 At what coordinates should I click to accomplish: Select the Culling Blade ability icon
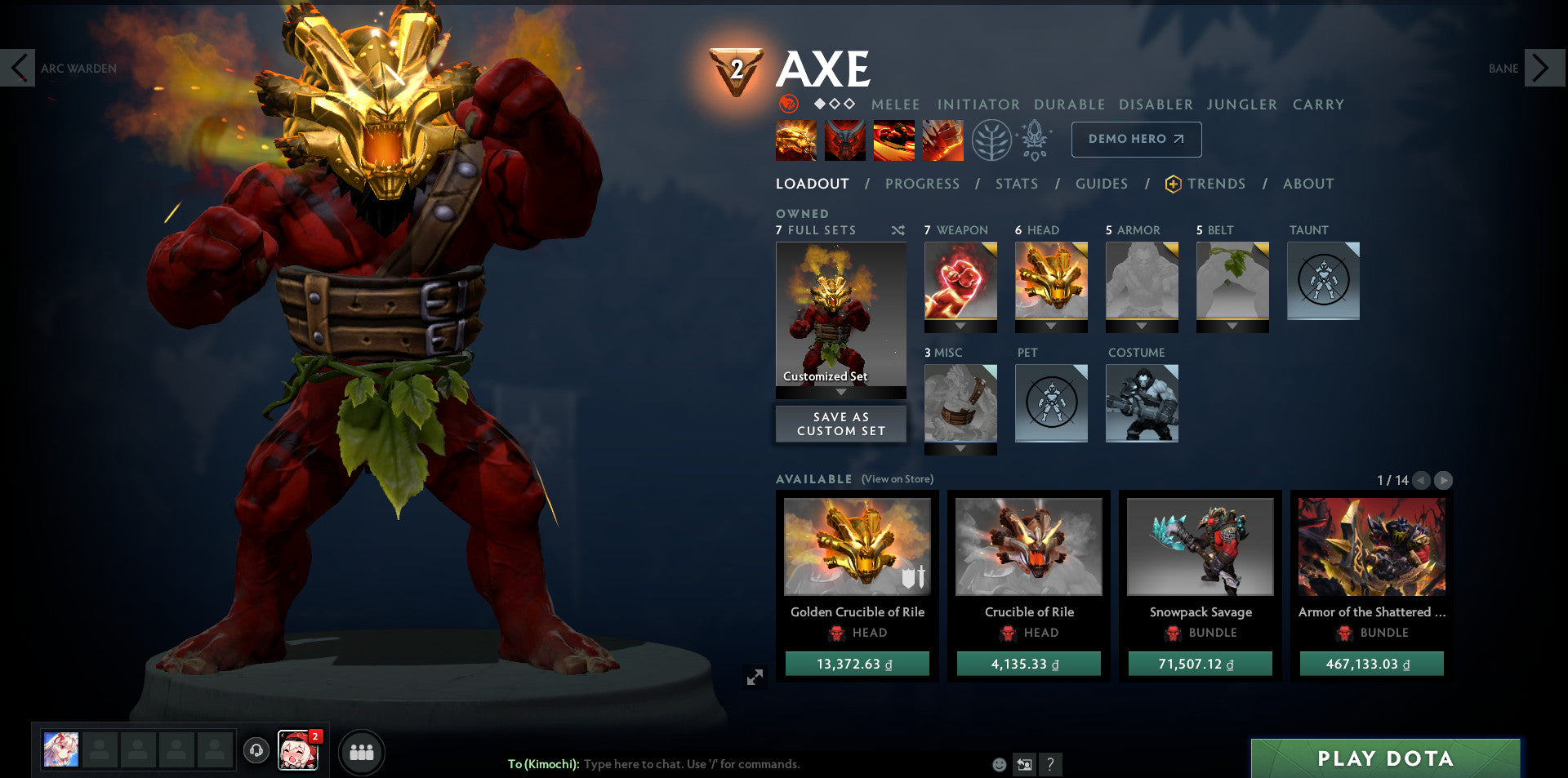942,140
